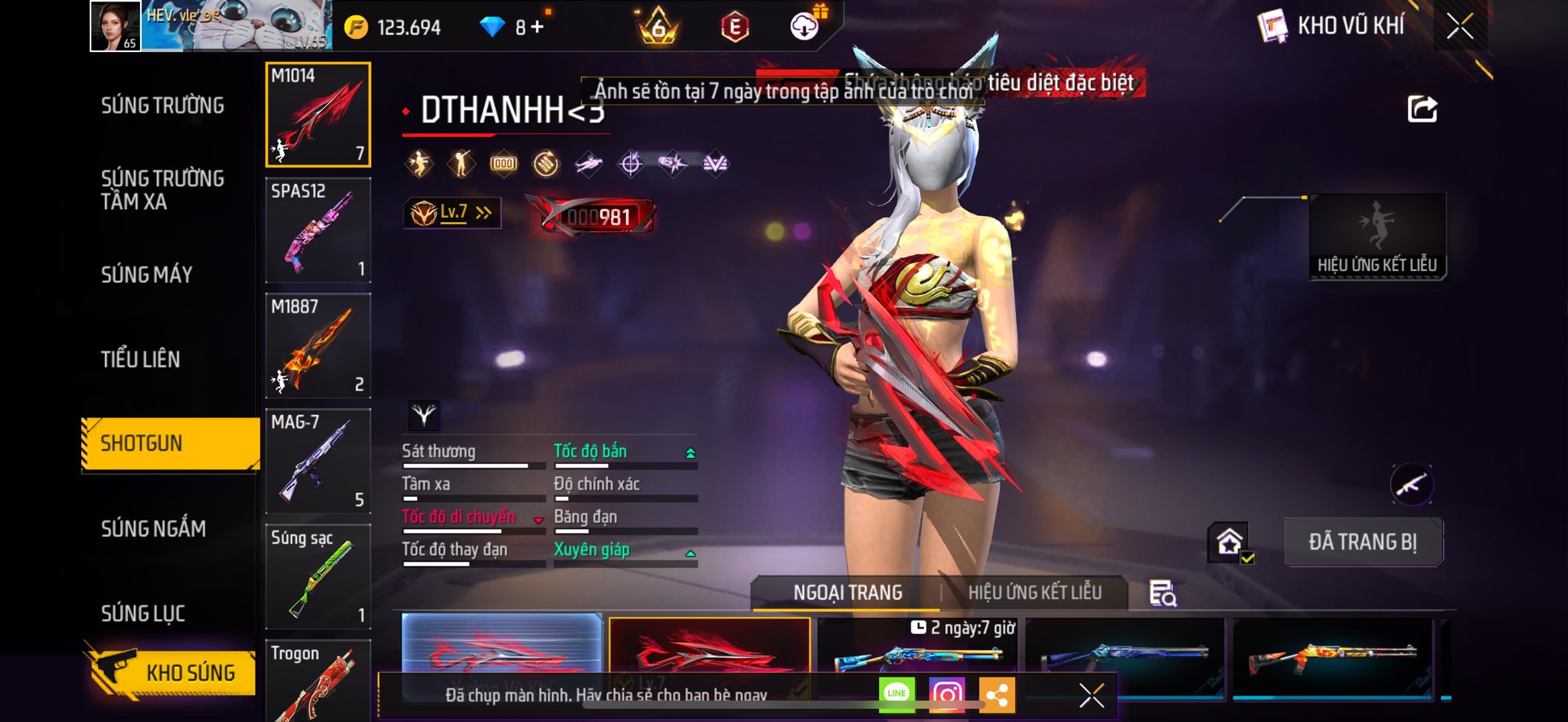The image size is (1568, 722).
Task: Click the ĐÃ TRANG BỊ button
Action: [1363, 542]
